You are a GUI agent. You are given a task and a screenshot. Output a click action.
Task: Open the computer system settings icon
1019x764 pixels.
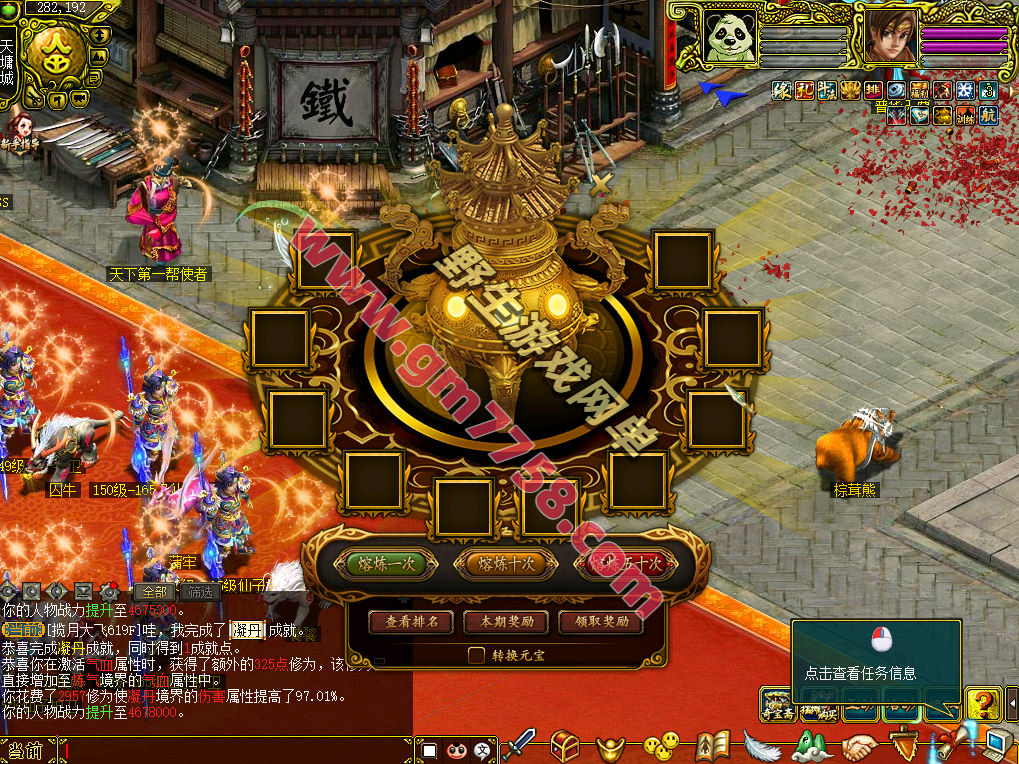997,745
